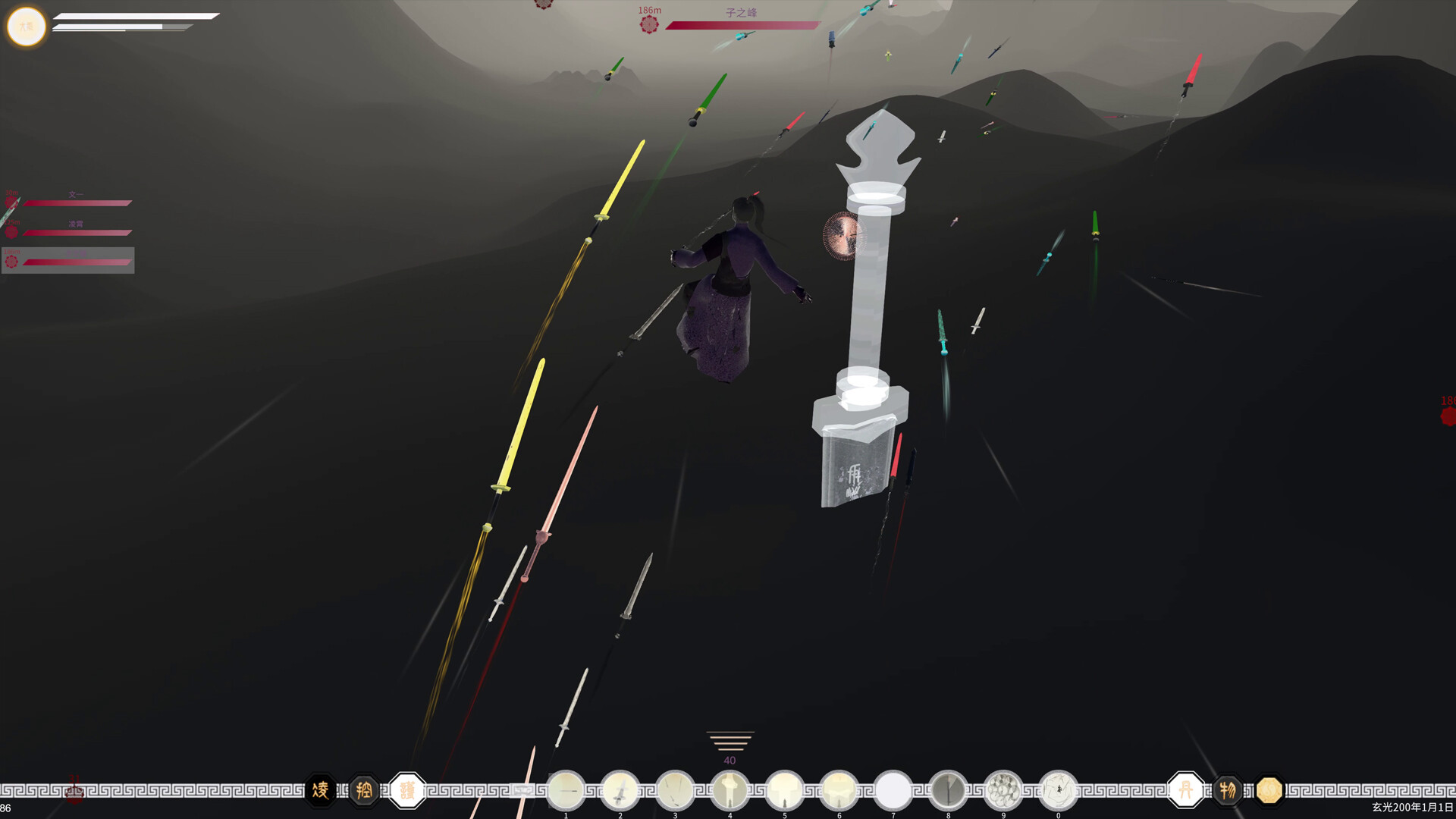Open the 丹 pill menu icon
This screenshot has height=819, width=1456.
point(1187,790)
